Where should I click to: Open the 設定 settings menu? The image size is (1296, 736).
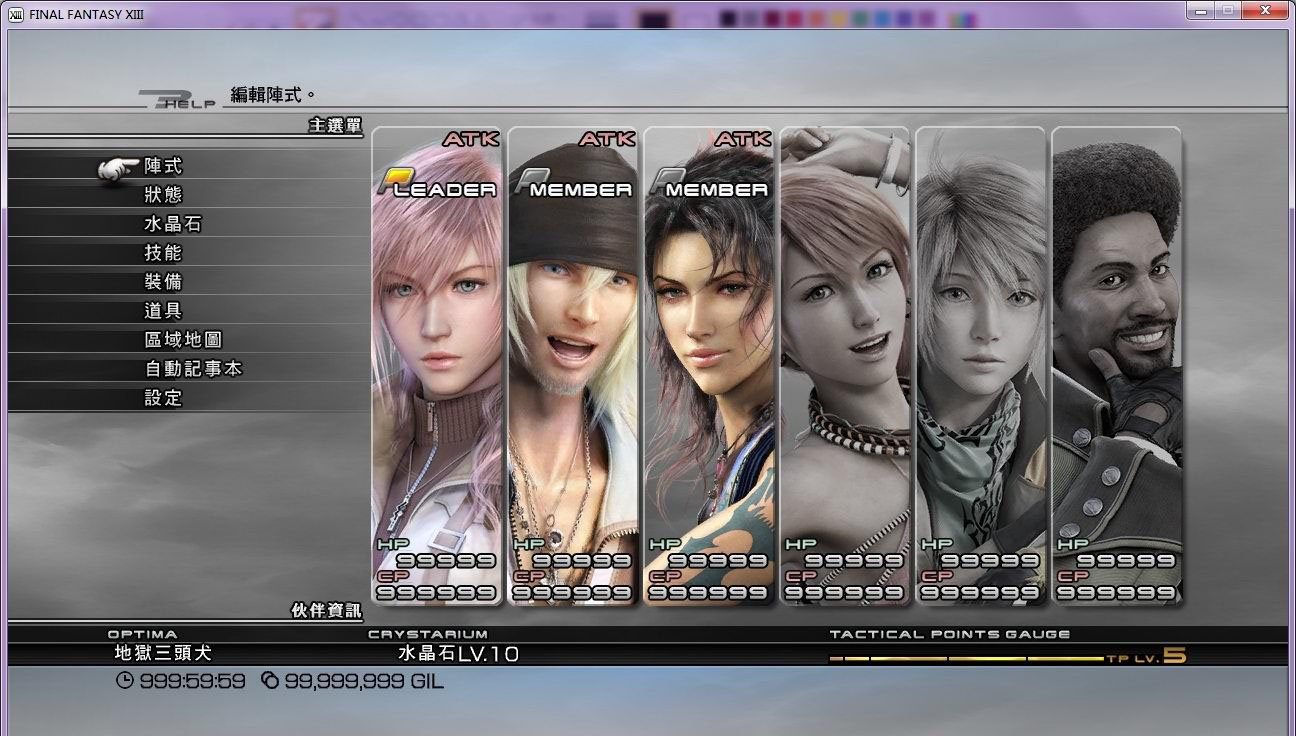pyautogui.click(x=163, y=398)
